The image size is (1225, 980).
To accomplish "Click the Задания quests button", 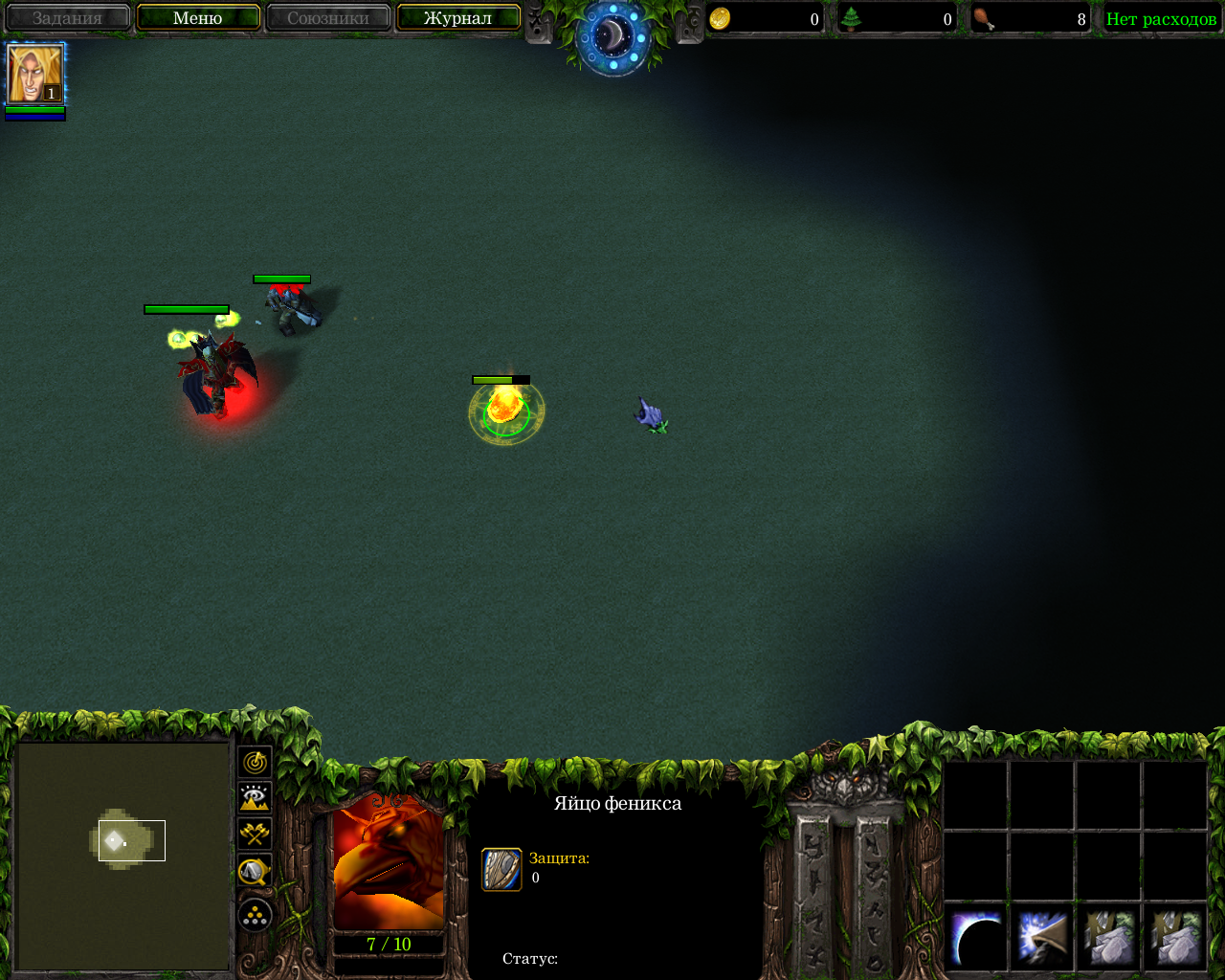I will [67, 18].
